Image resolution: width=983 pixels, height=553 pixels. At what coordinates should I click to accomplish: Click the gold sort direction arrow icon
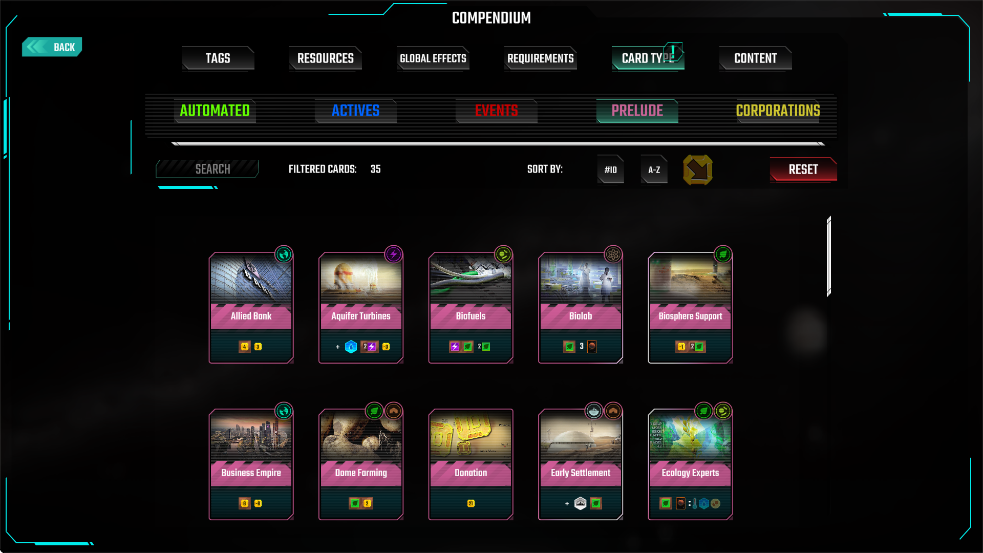(698, 170)
